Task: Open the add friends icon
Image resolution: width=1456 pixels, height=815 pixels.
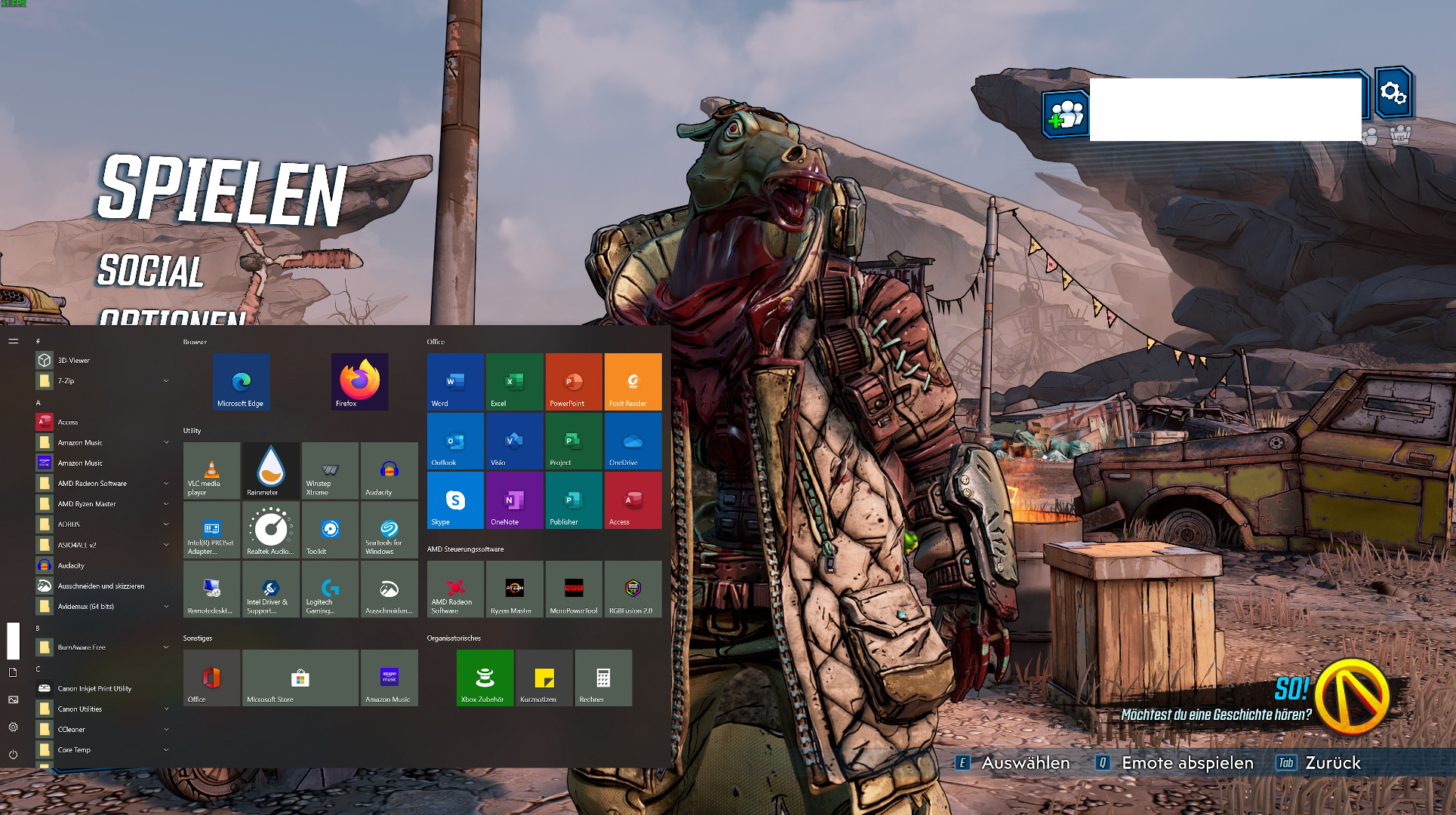Action: pos(1066,114)
